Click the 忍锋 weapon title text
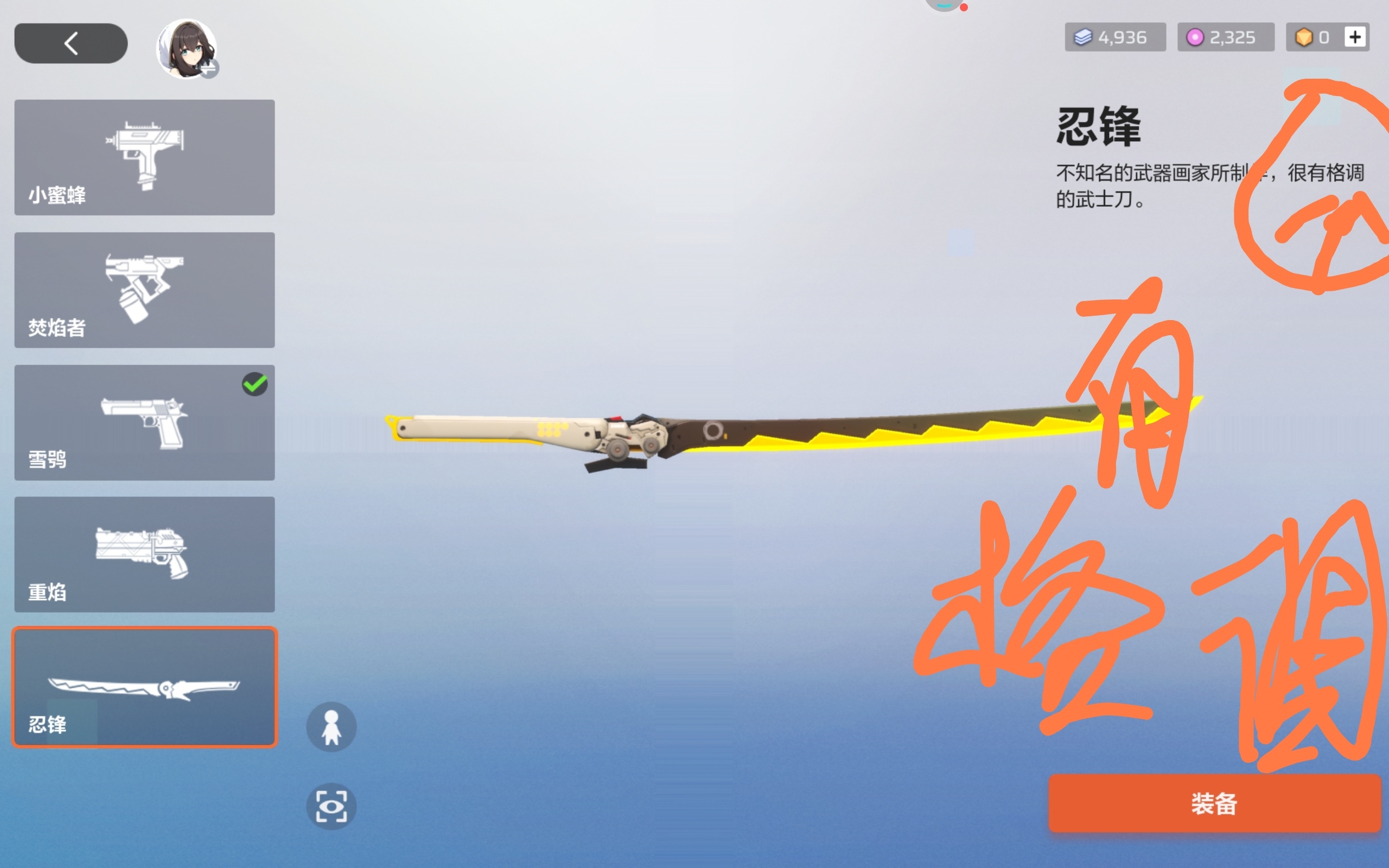 1098,127
